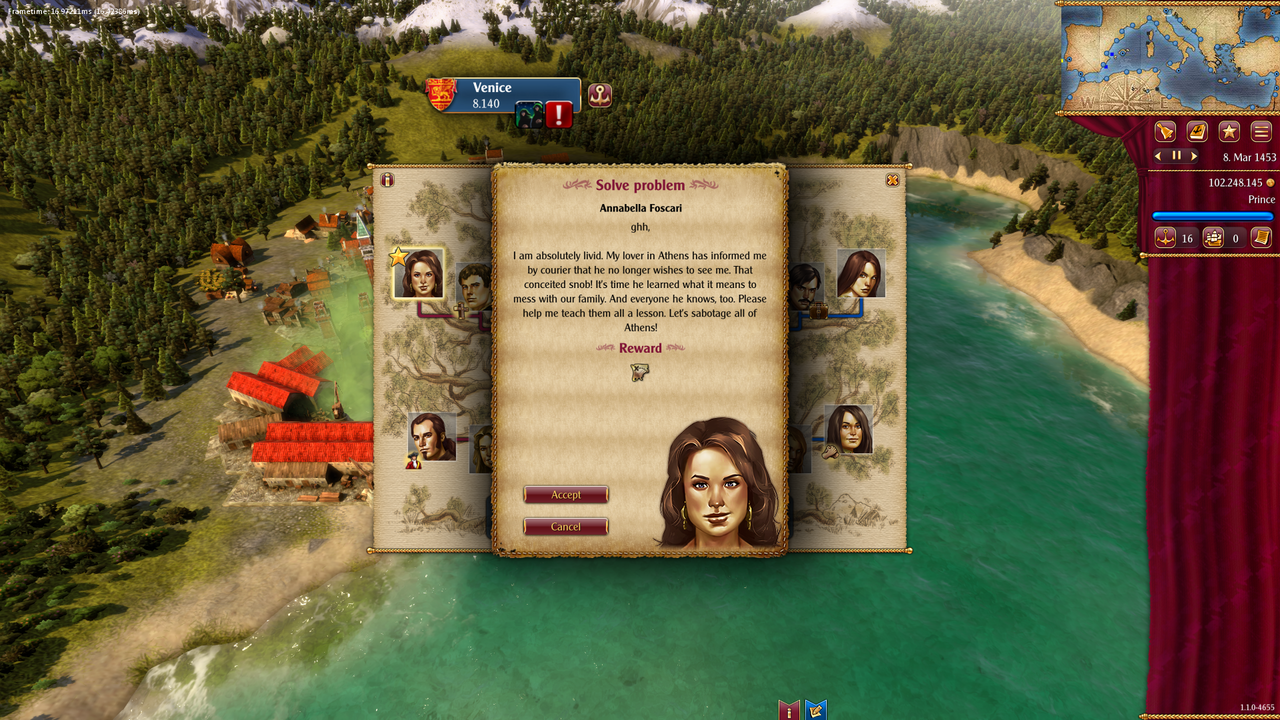This screenshot has width=1280, height=720.
Task: Click the convoy ship icon showing 0
Action: tap(1213, 238)
